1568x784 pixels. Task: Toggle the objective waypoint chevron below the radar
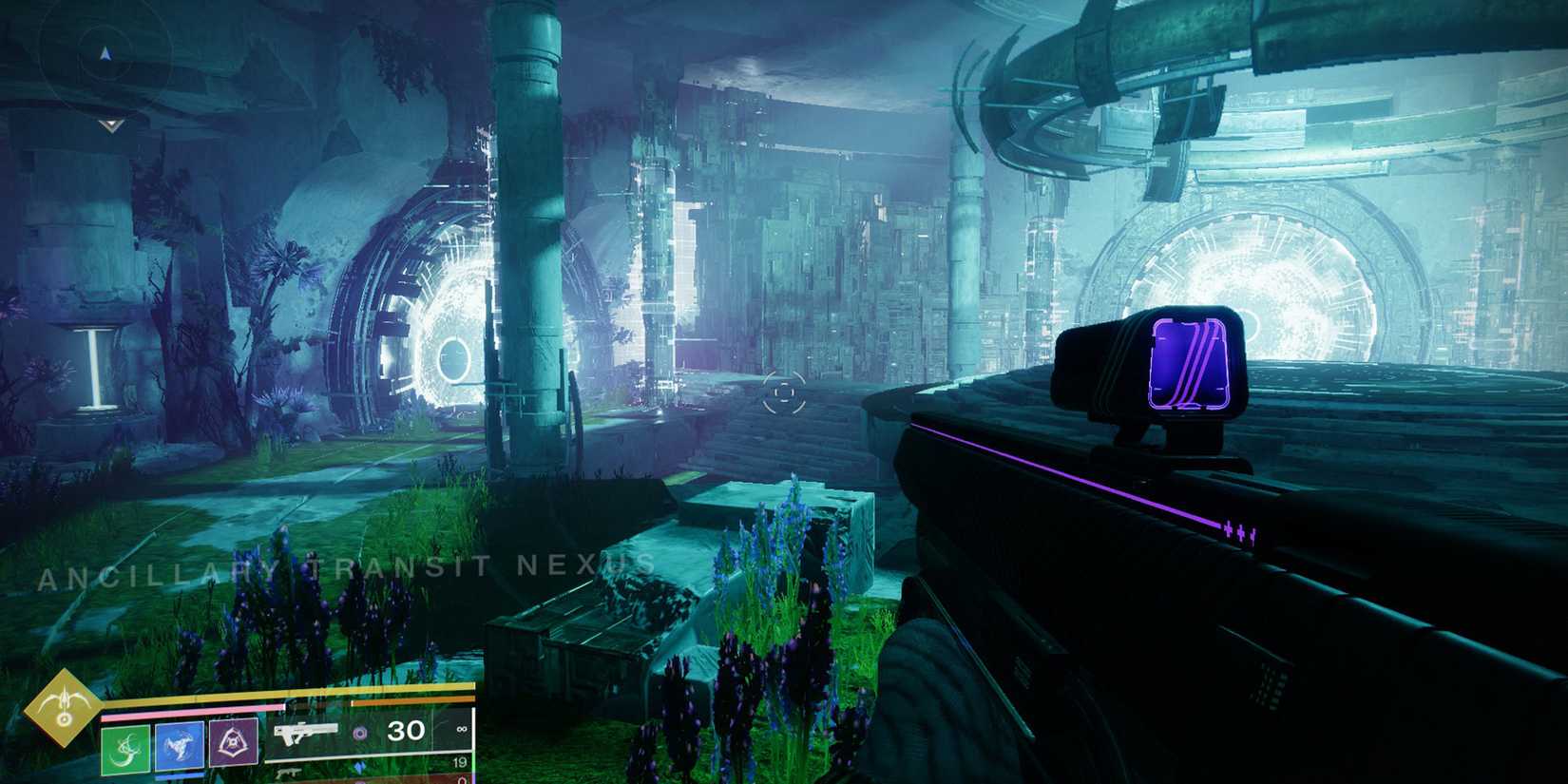coord(111,124)
